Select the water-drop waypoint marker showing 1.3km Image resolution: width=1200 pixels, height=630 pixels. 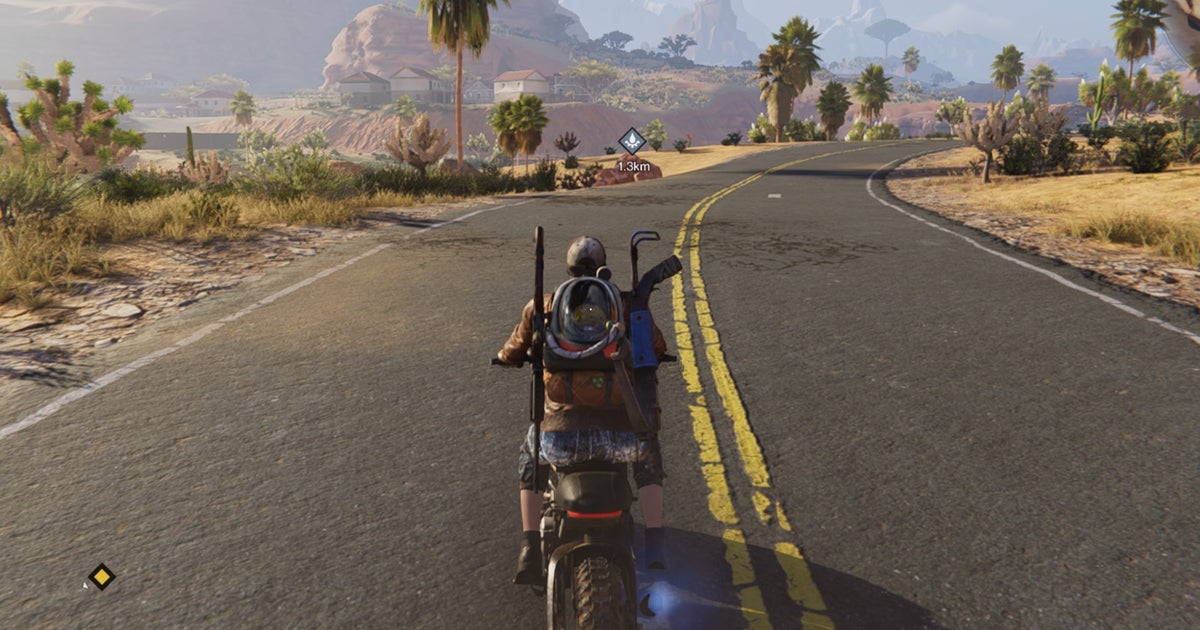pos(632,141)
